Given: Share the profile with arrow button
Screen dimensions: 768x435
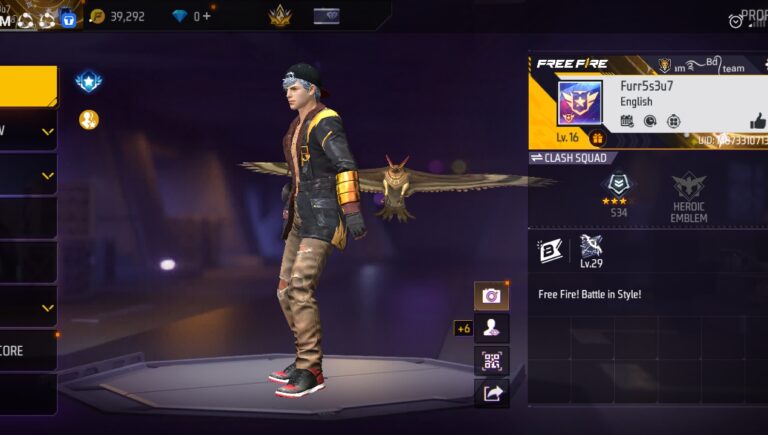Looking at the screenshot, I should coord(491,393).
